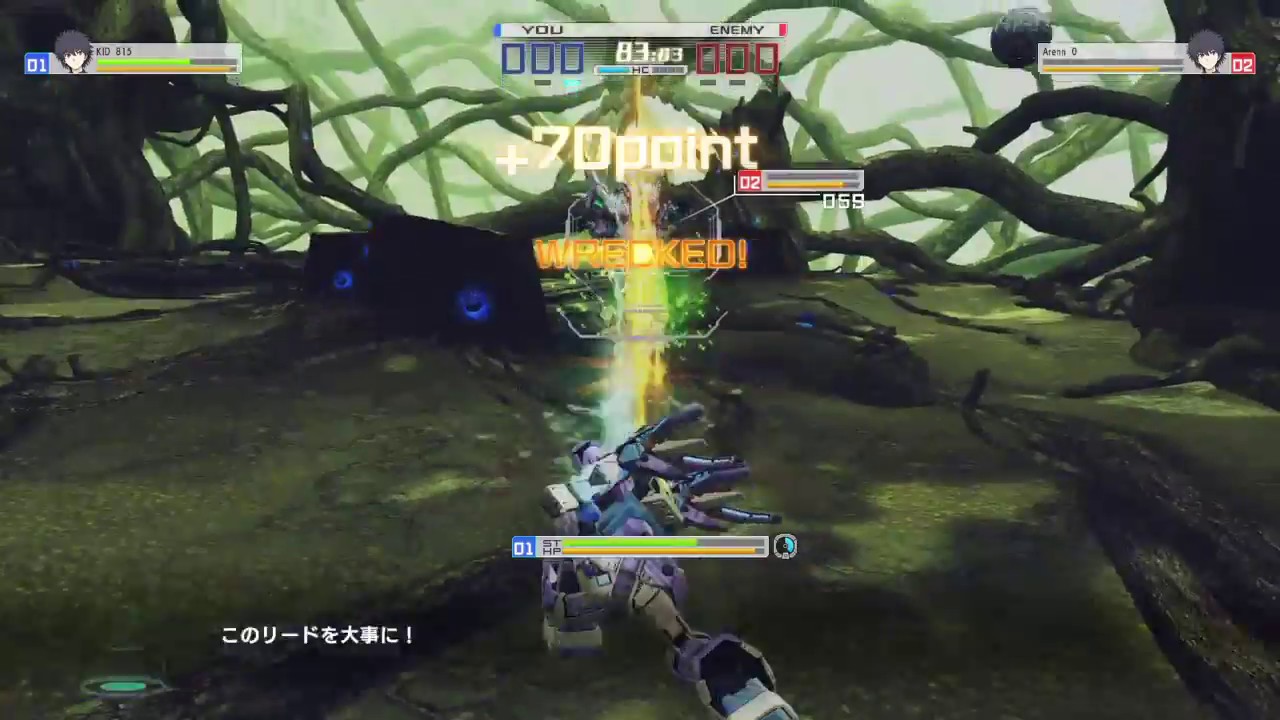Click the YOU score header
Viewport: 1280px width, 720px height.
[x=543, y=29]
